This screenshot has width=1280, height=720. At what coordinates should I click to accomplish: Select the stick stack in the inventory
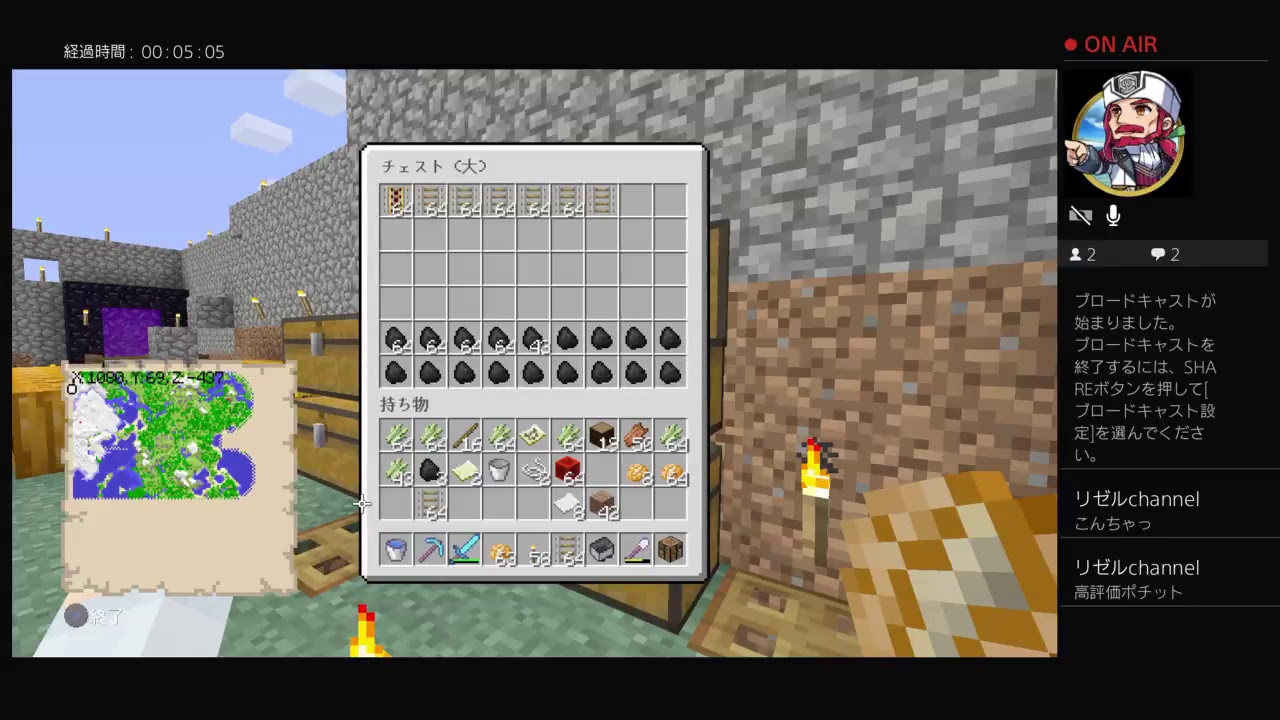(465, 437)
